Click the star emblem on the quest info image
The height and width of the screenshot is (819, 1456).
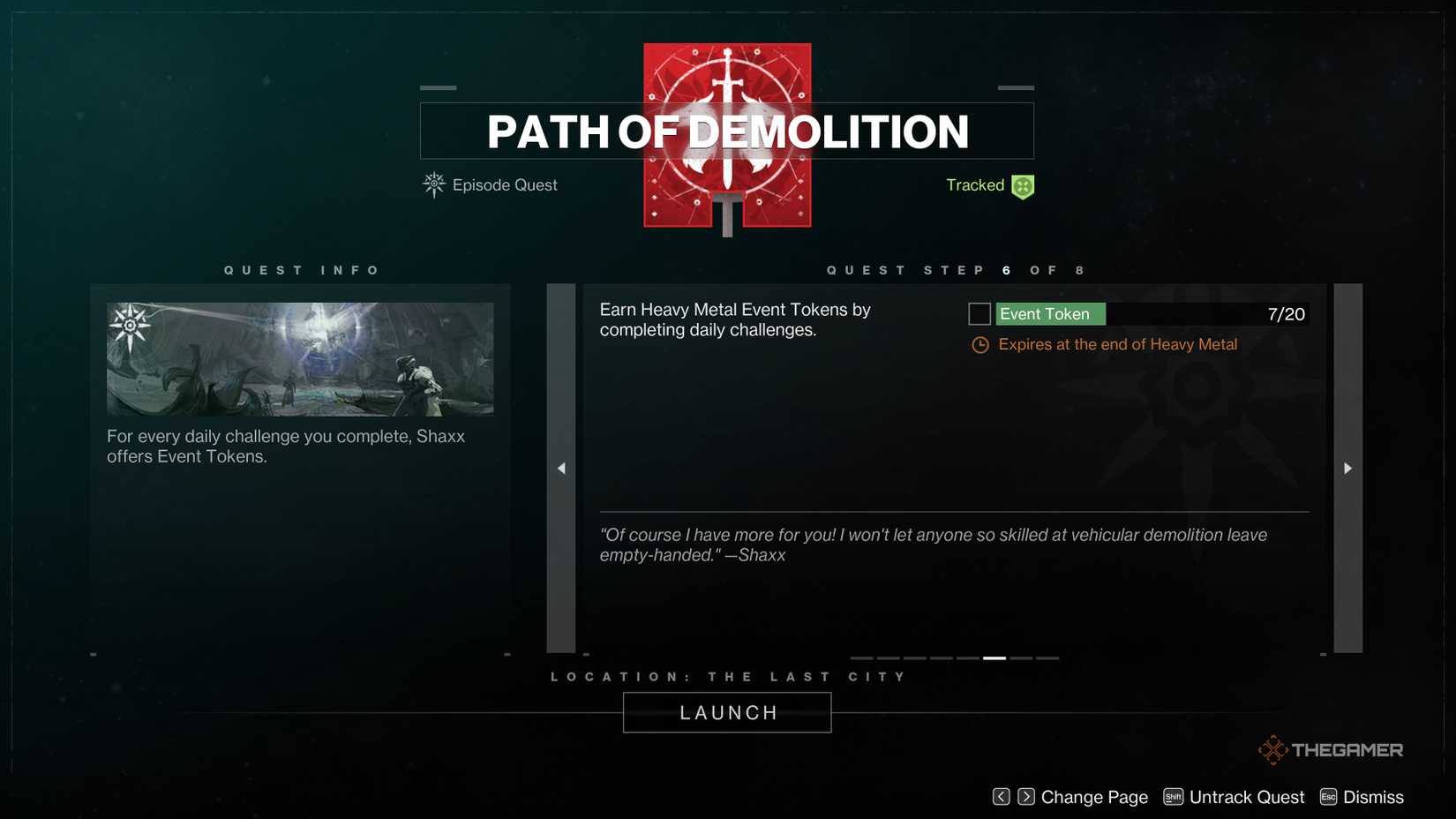click(131, 326)
